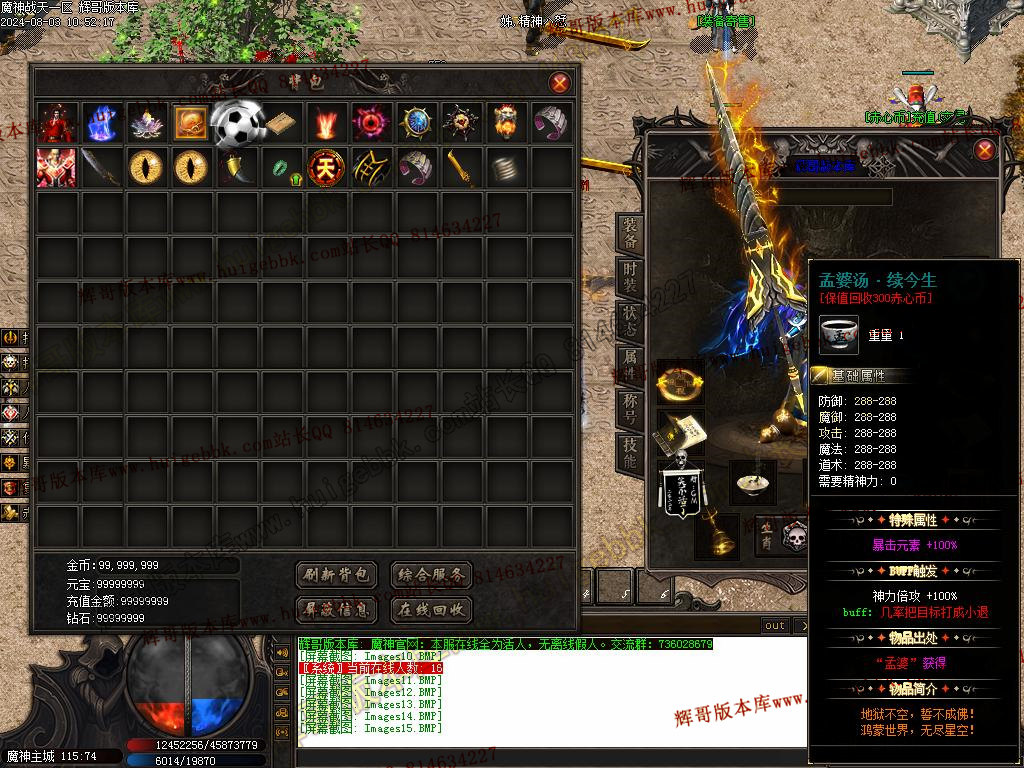Select the dark sword item in backpack

[x=101, y=167]
